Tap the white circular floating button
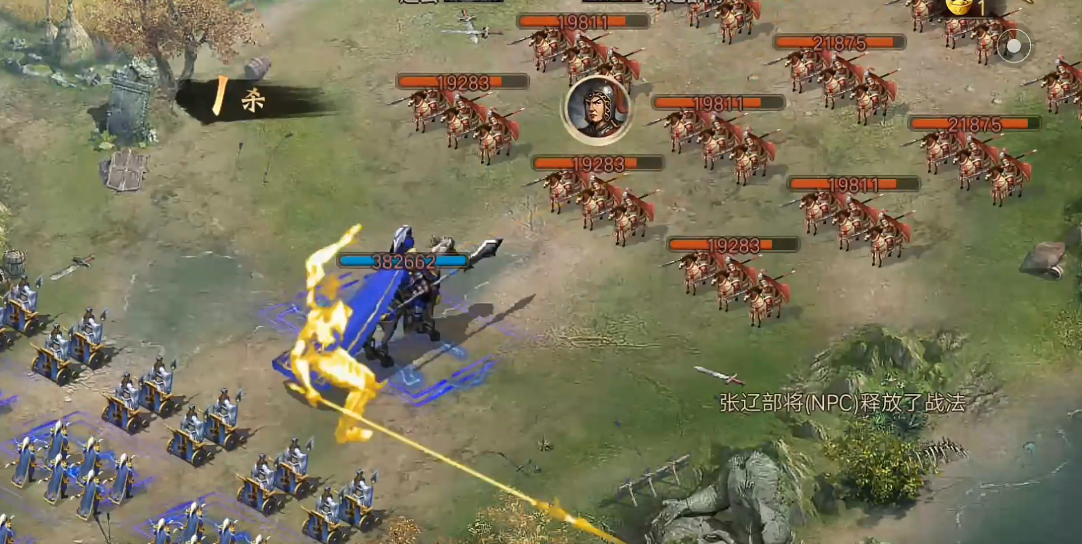Viewport: 1082px width, 544px height. 1015,46
